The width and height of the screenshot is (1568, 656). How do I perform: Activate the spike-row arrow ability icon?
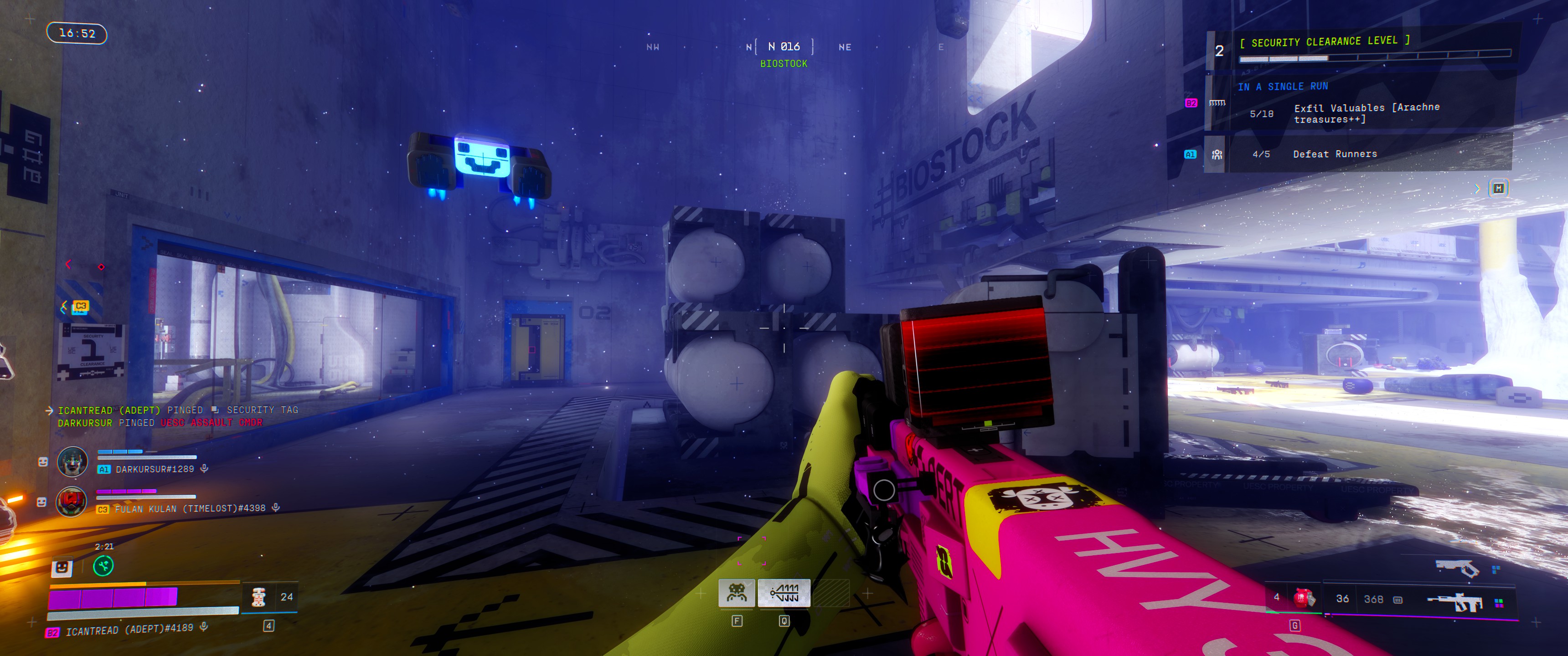[784, 592]
